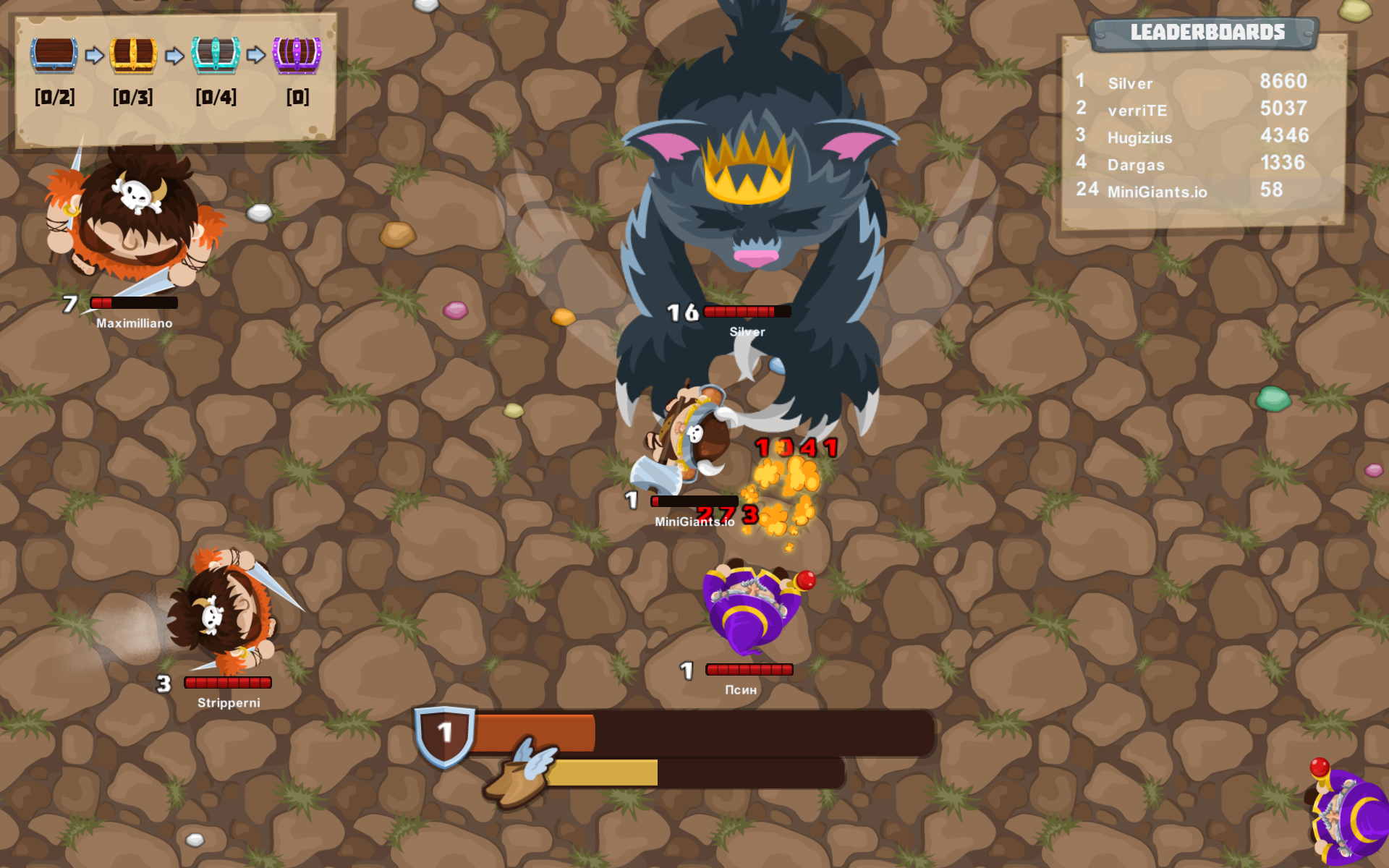Click the [0/4] chest counter label
The width and height of the screenshot is (1389, 868).
216,97
